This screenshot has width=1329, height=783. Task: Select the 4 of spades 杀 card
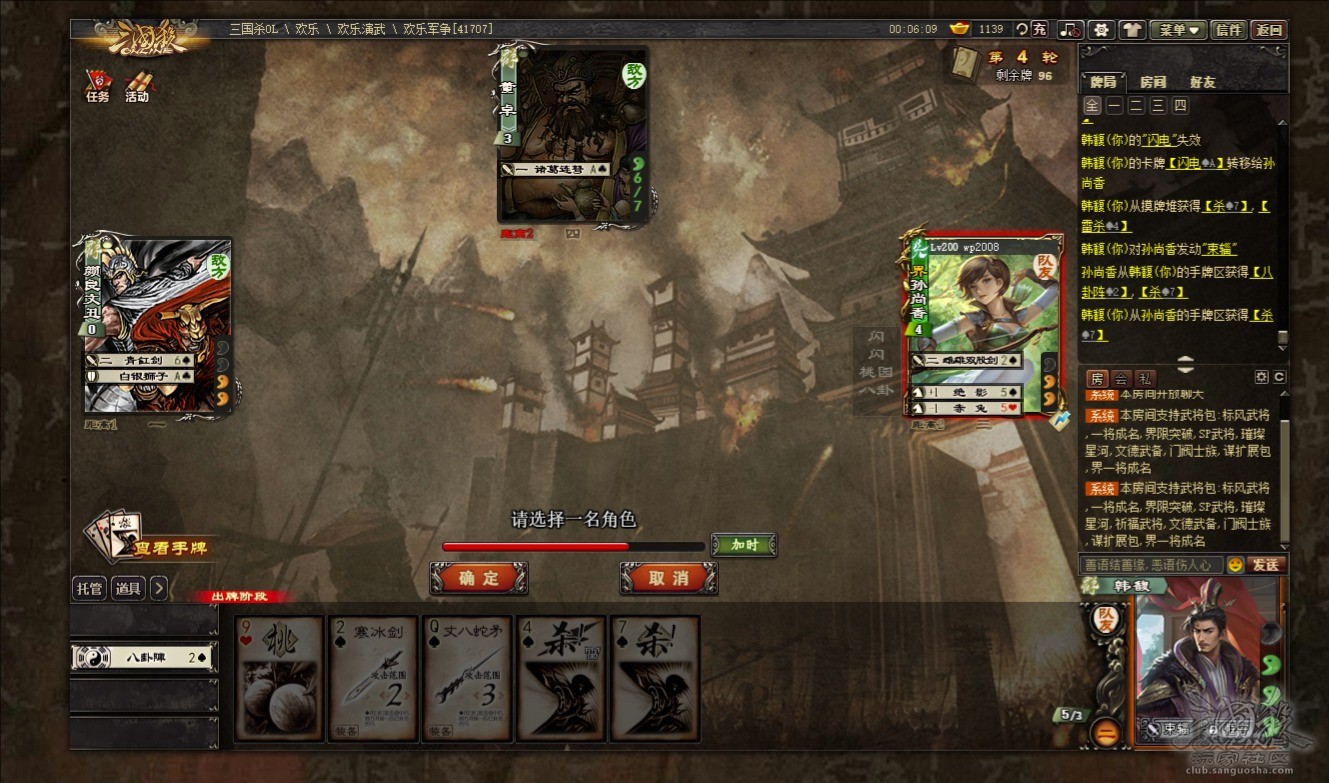pos(561,678)
